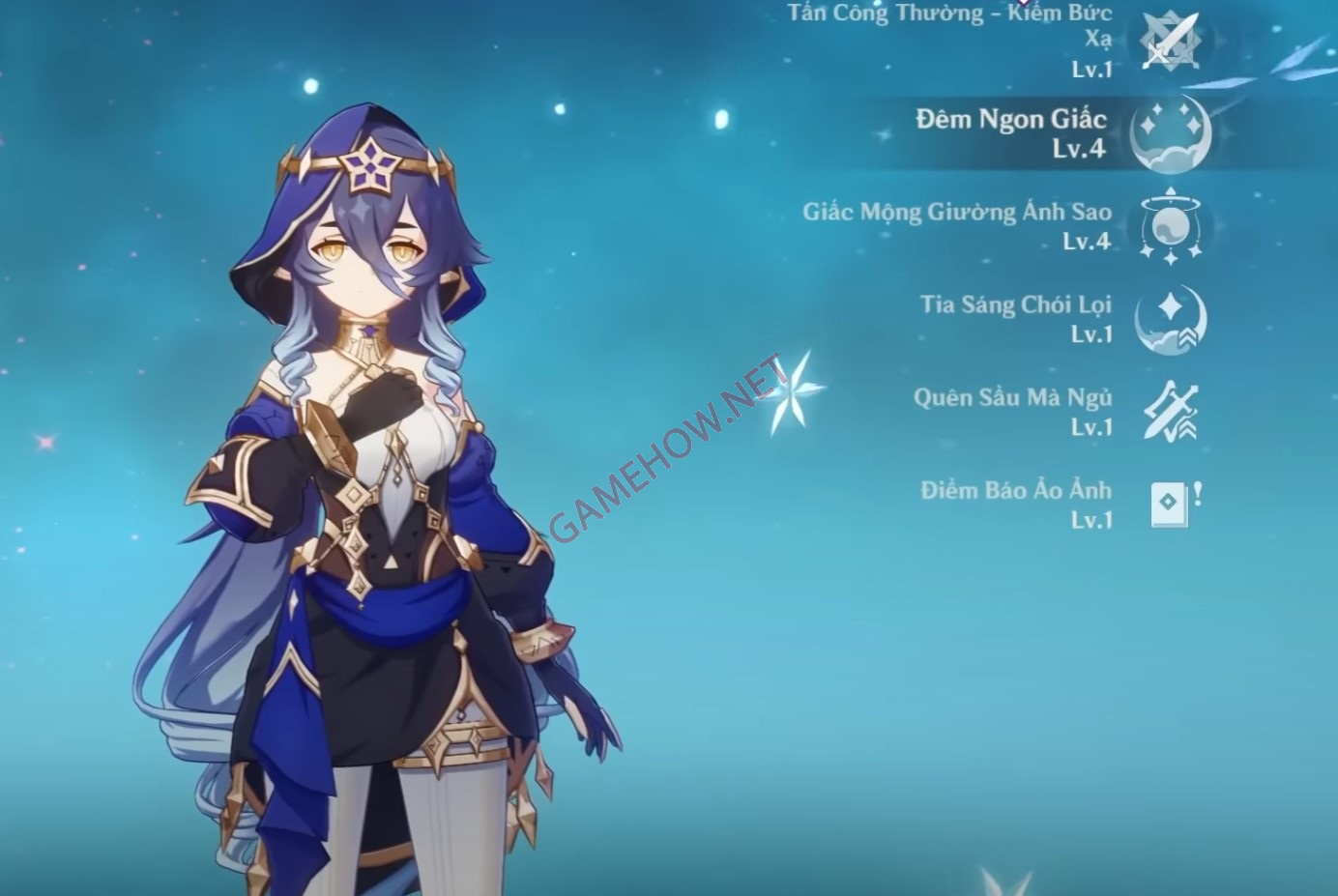This screenshot has width=1338, height=896.
Task: Click the exclamation mark beside the talent book icon
Action: pyautogui.click(x=1196, y=493)
